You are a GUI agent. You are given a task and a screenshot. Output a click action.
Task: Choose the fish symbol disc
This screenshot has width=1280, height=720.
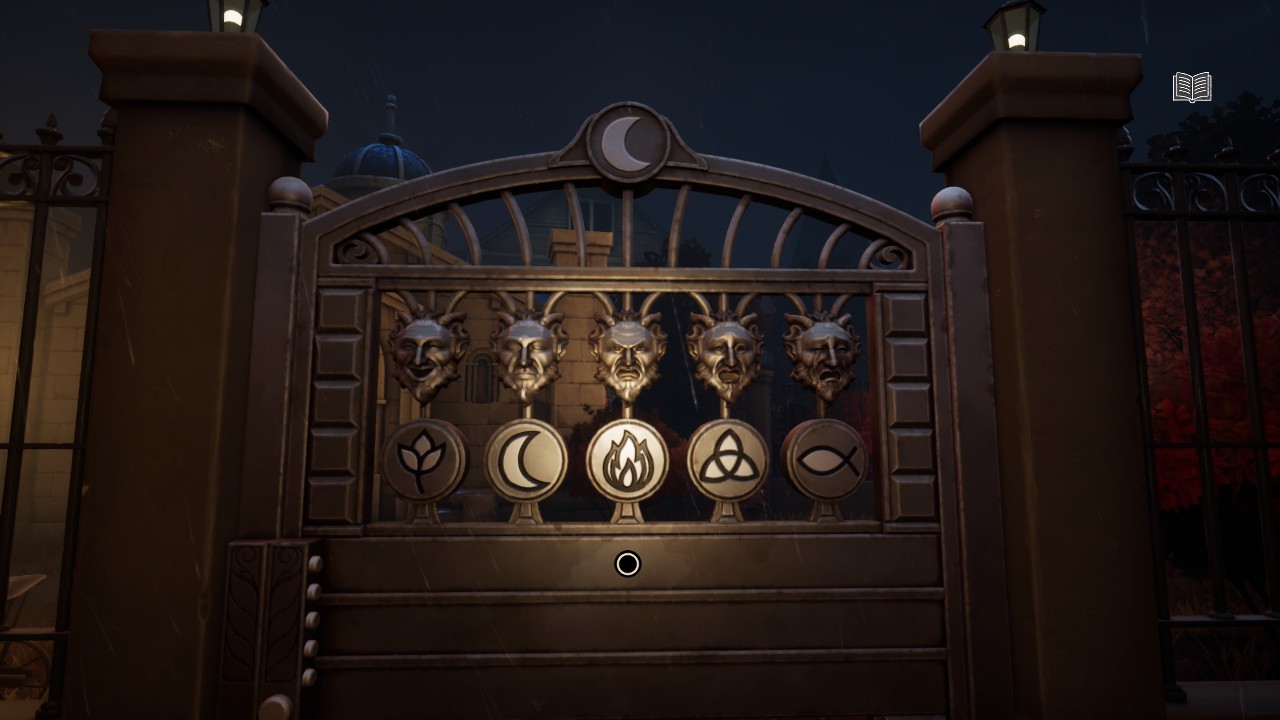click(826, 460)
